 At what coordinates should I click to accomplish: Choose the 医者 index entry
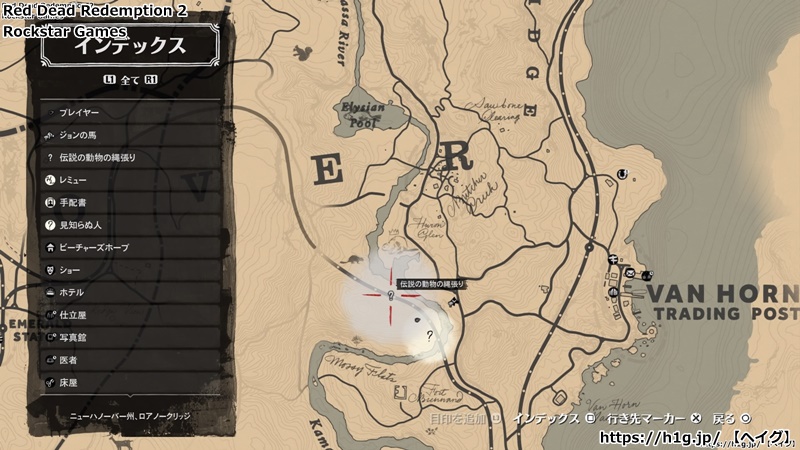point(128,360)
